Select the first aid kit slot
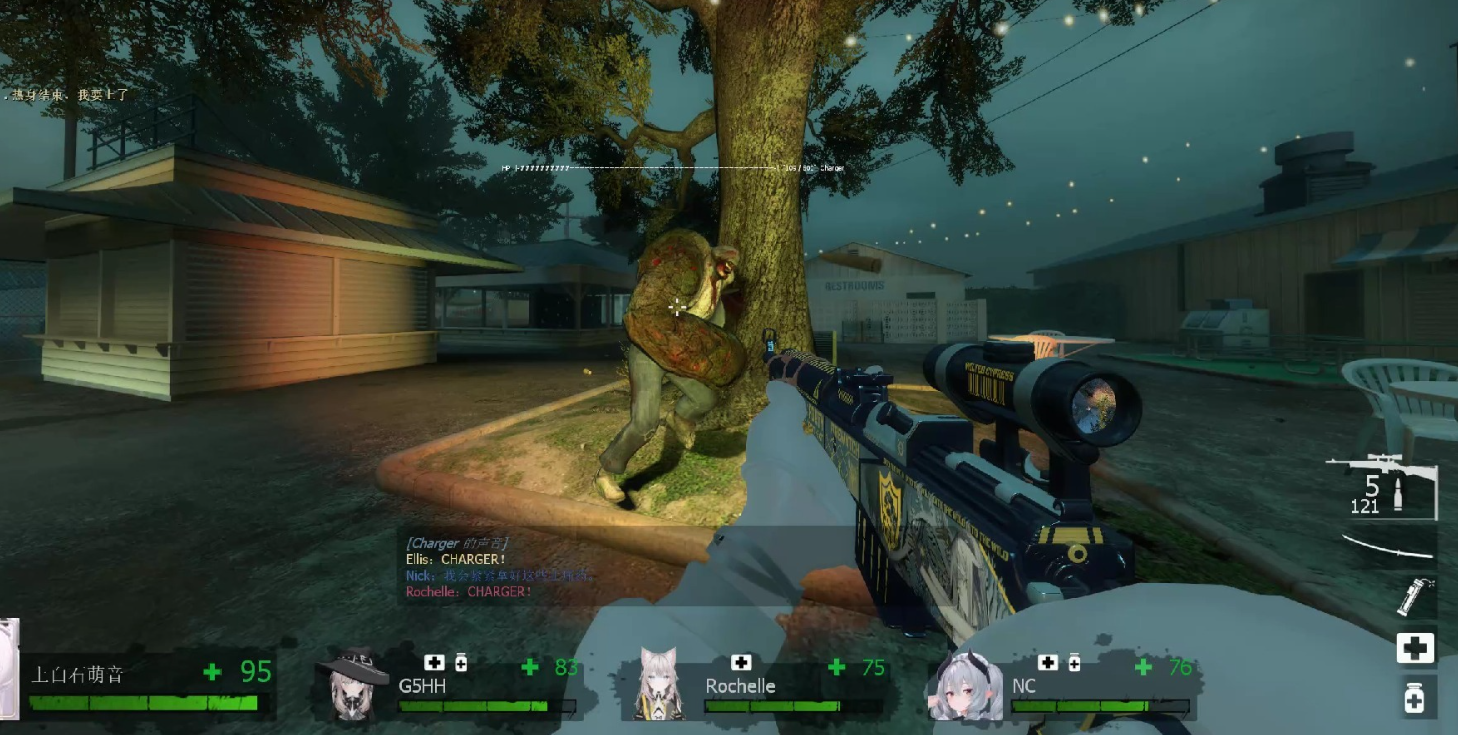This screenshot has height=735, width=1458. (x=1415, y=648)
